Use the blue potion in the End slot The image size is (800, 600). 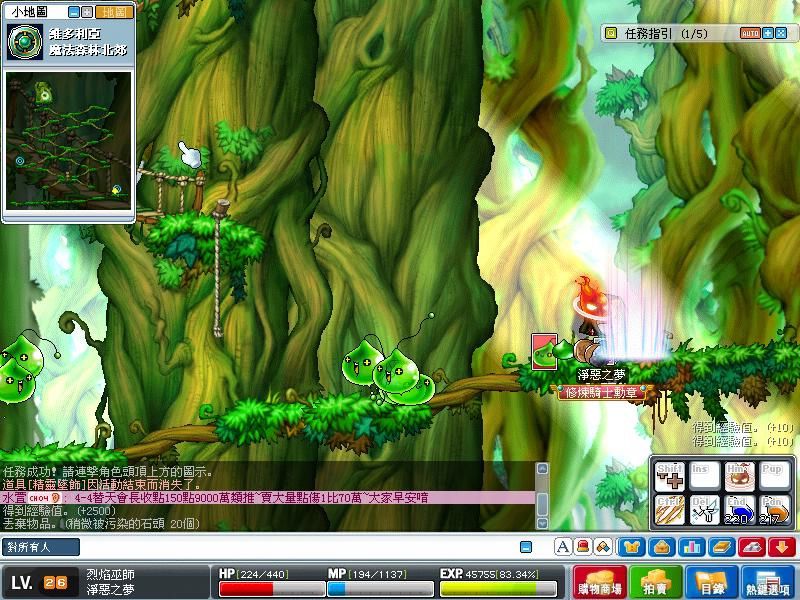click(739, 511)
